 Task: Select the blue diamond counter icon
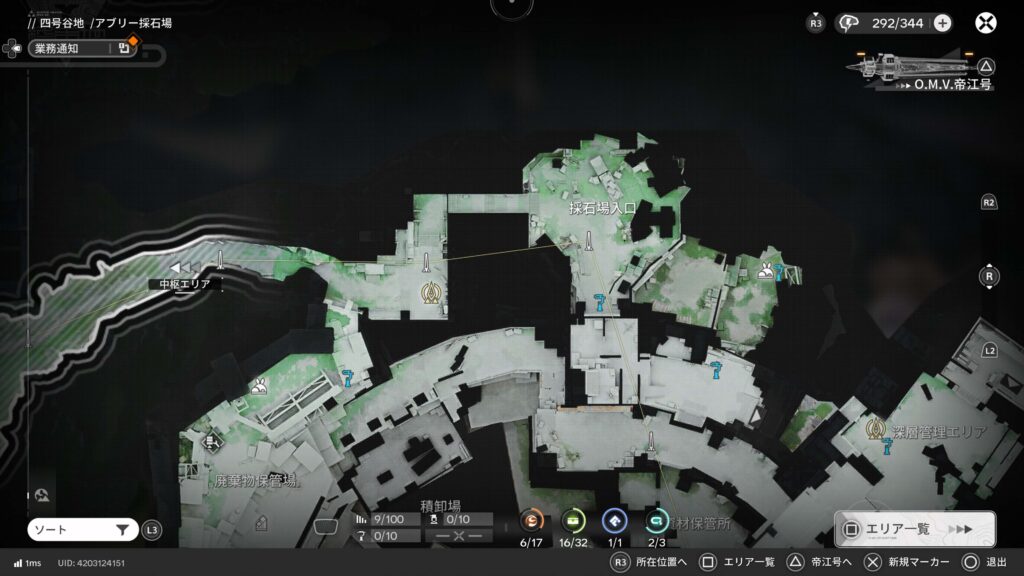coord(614,520)
